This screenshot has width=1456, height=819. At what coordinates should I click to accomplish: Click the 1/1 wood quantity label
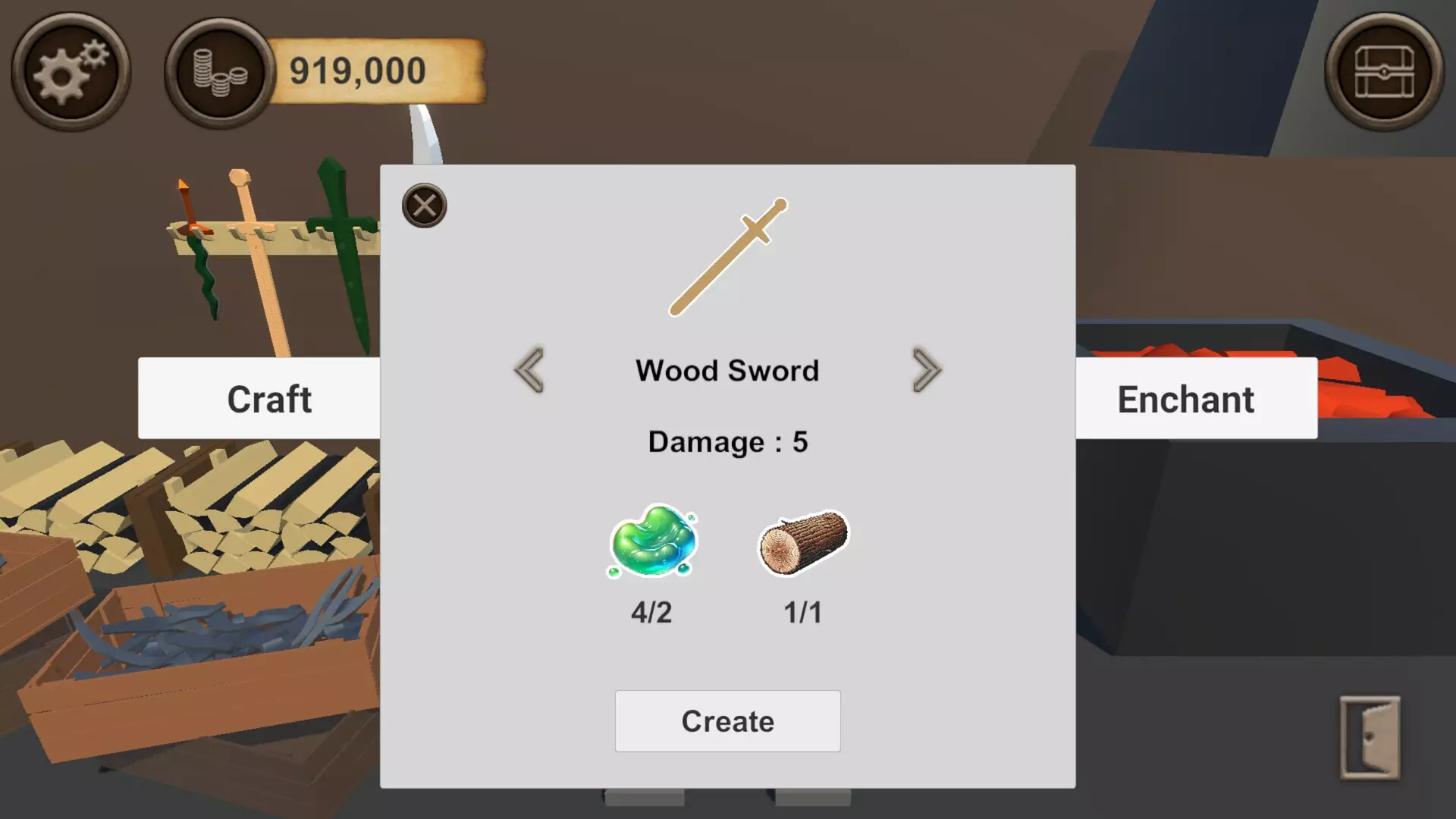click(x=802, y=612)
